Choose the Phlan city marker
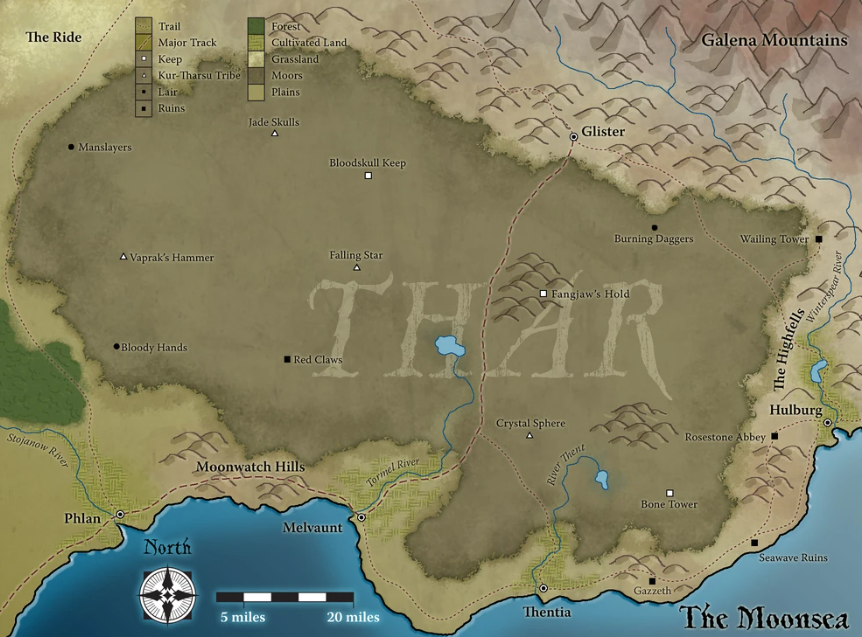The height and width of the screenshot is (637, 862). [120, 514]
